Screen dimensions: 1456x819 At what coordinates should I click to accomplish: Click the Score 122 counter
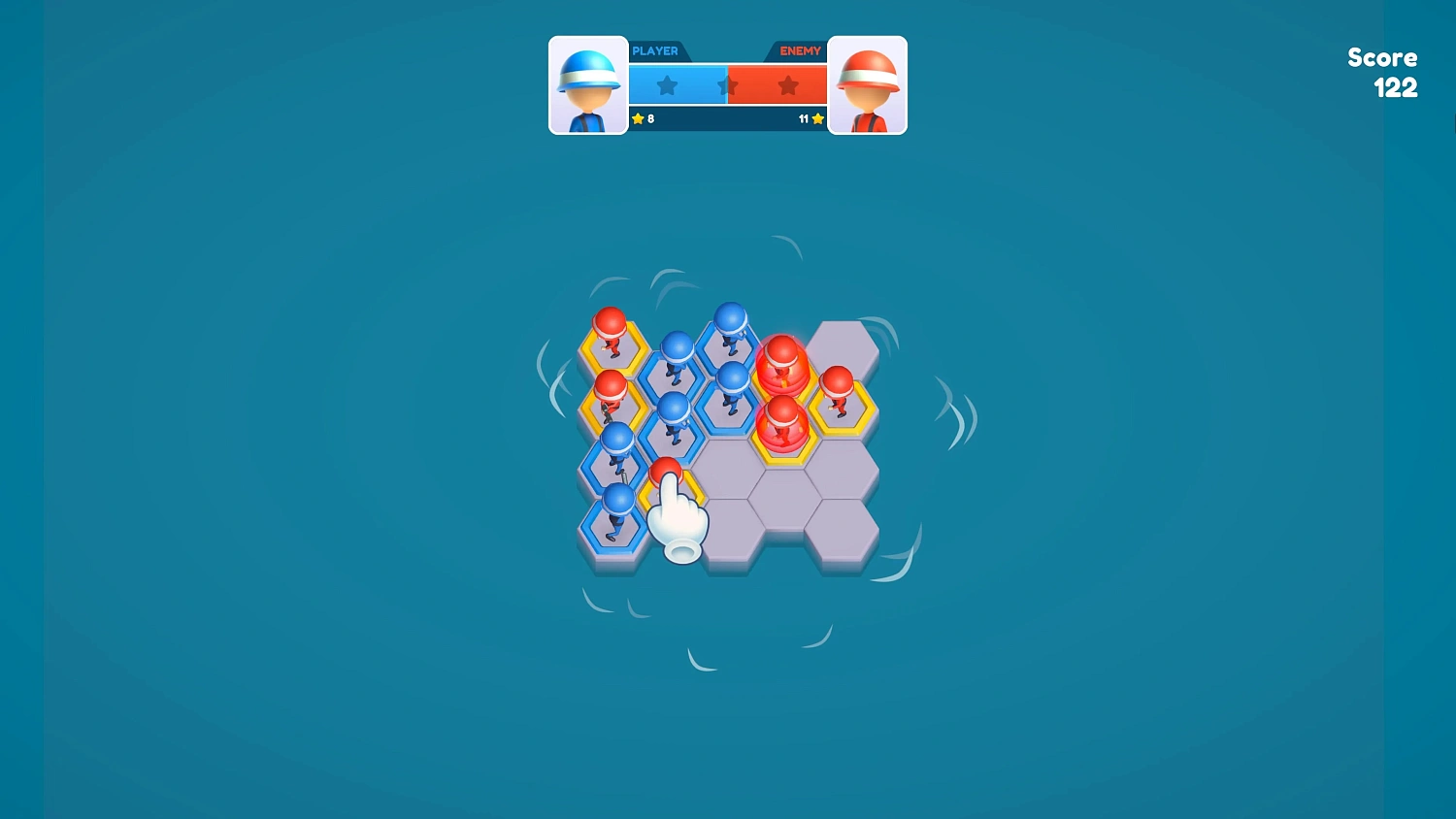1382,73
